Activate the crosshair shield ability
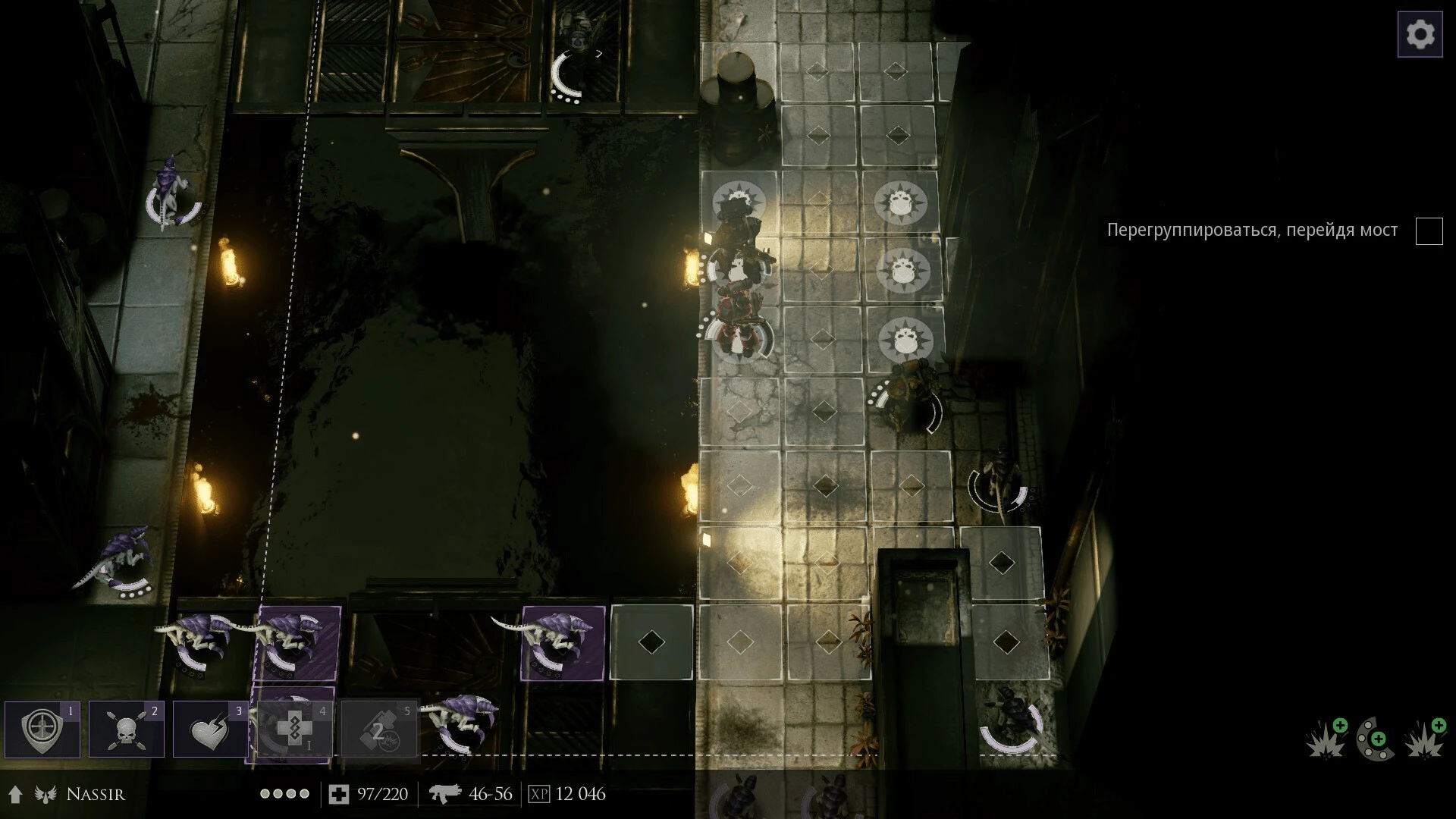1456x819 pixels. (x=42, y=730)
